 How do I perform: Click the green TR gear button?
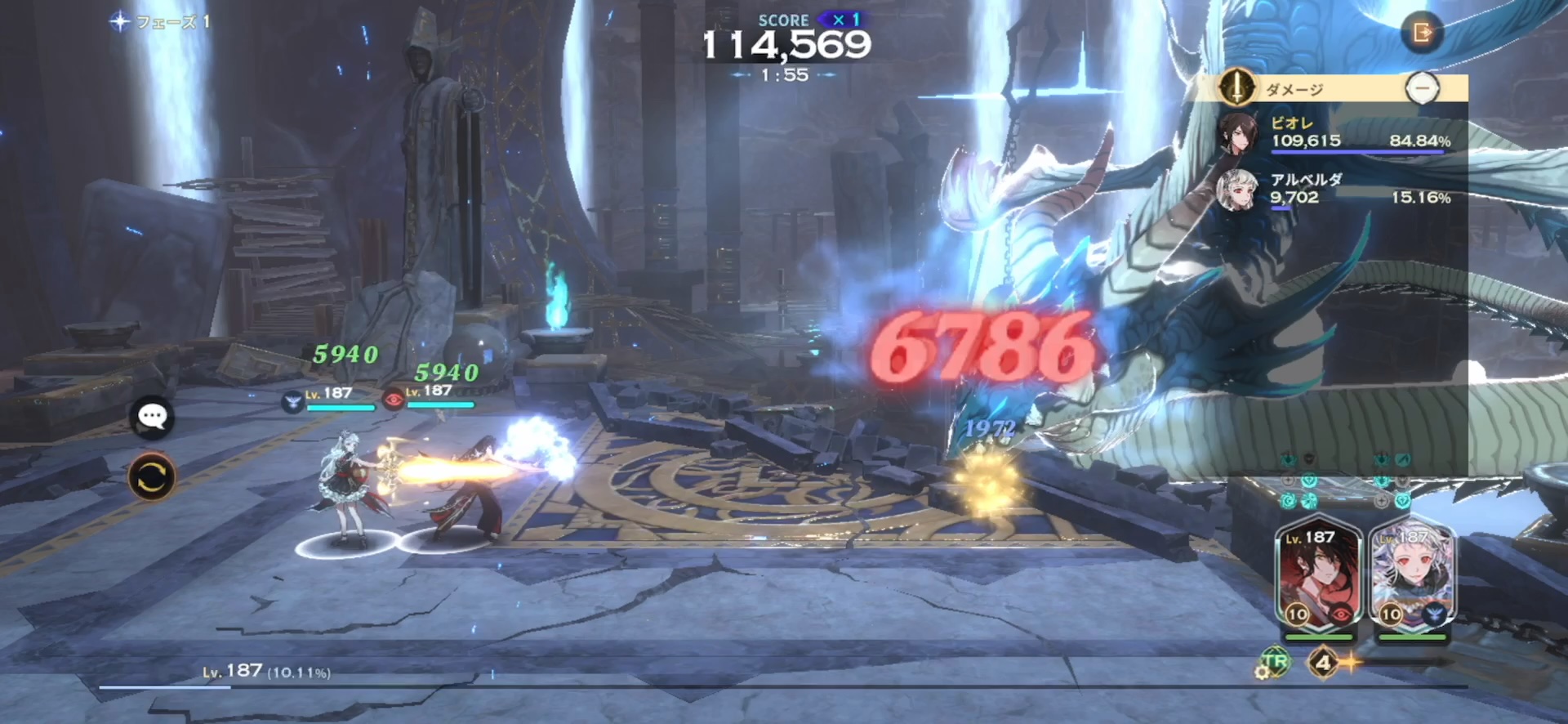pyautogui.click(x=1273, y=662)
